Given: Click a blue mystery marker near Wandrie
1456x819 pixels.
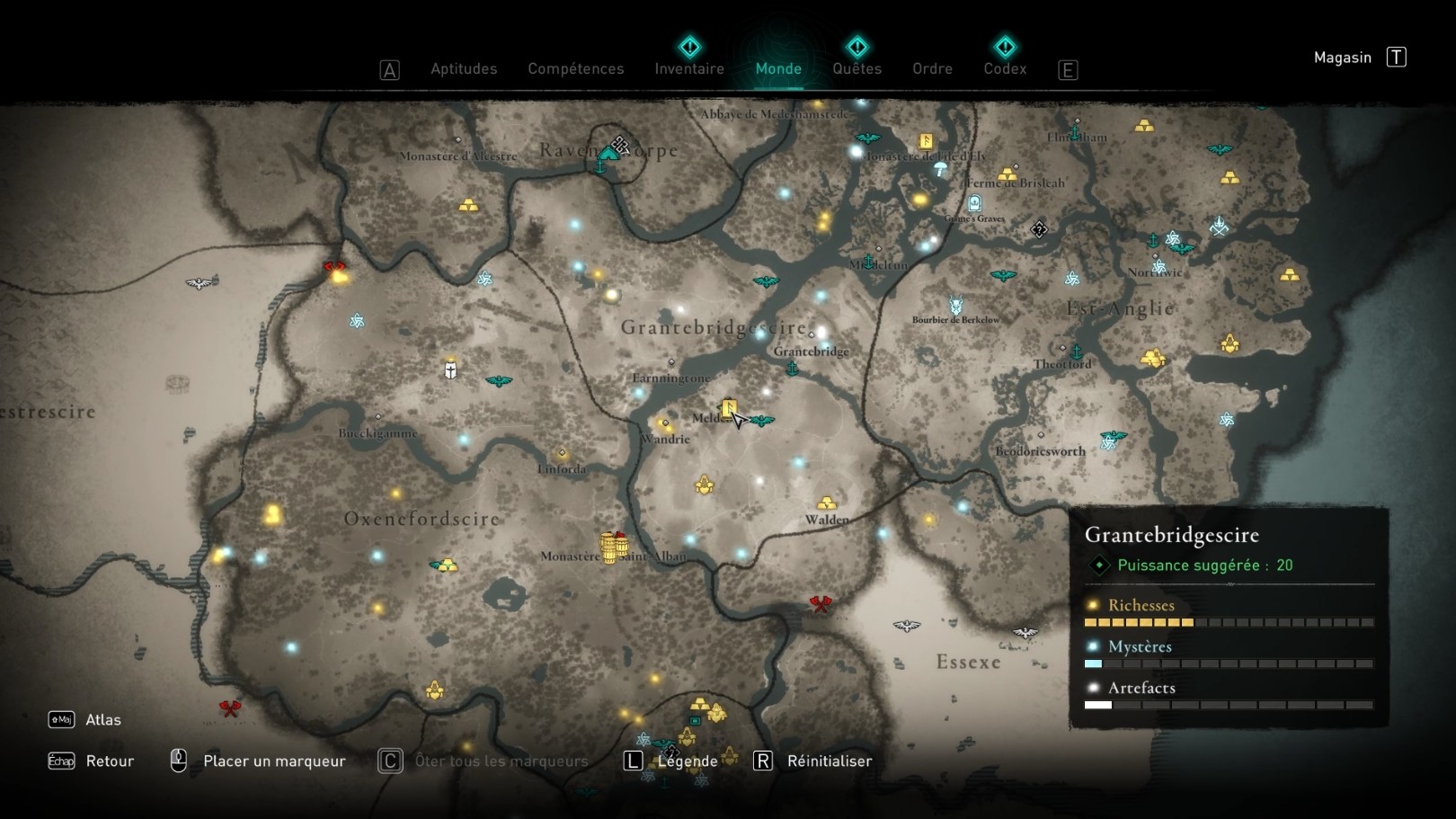Looking at the screenshot, I should tap(637, 392).
